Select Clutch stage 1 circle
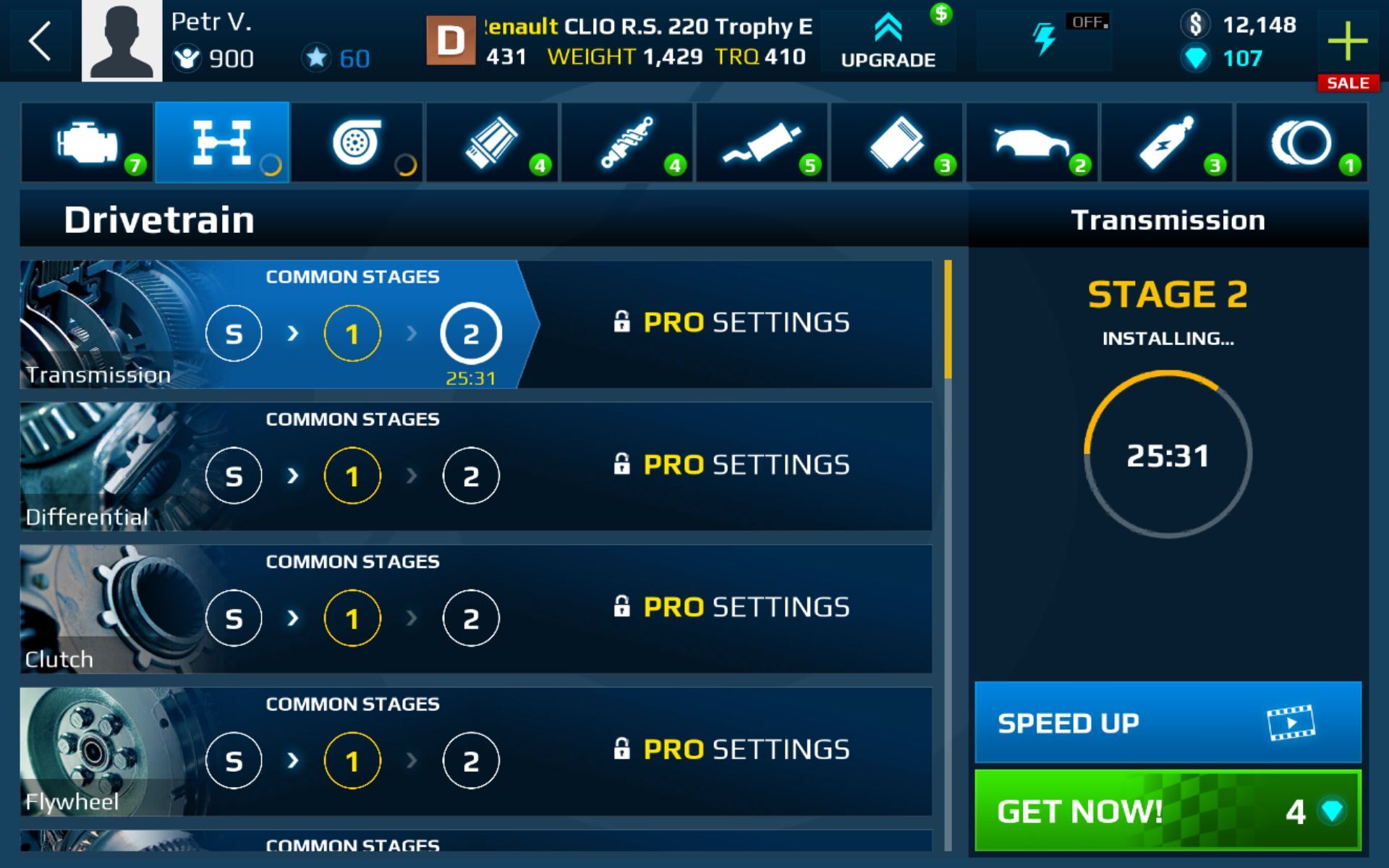 tap(352, 618)
